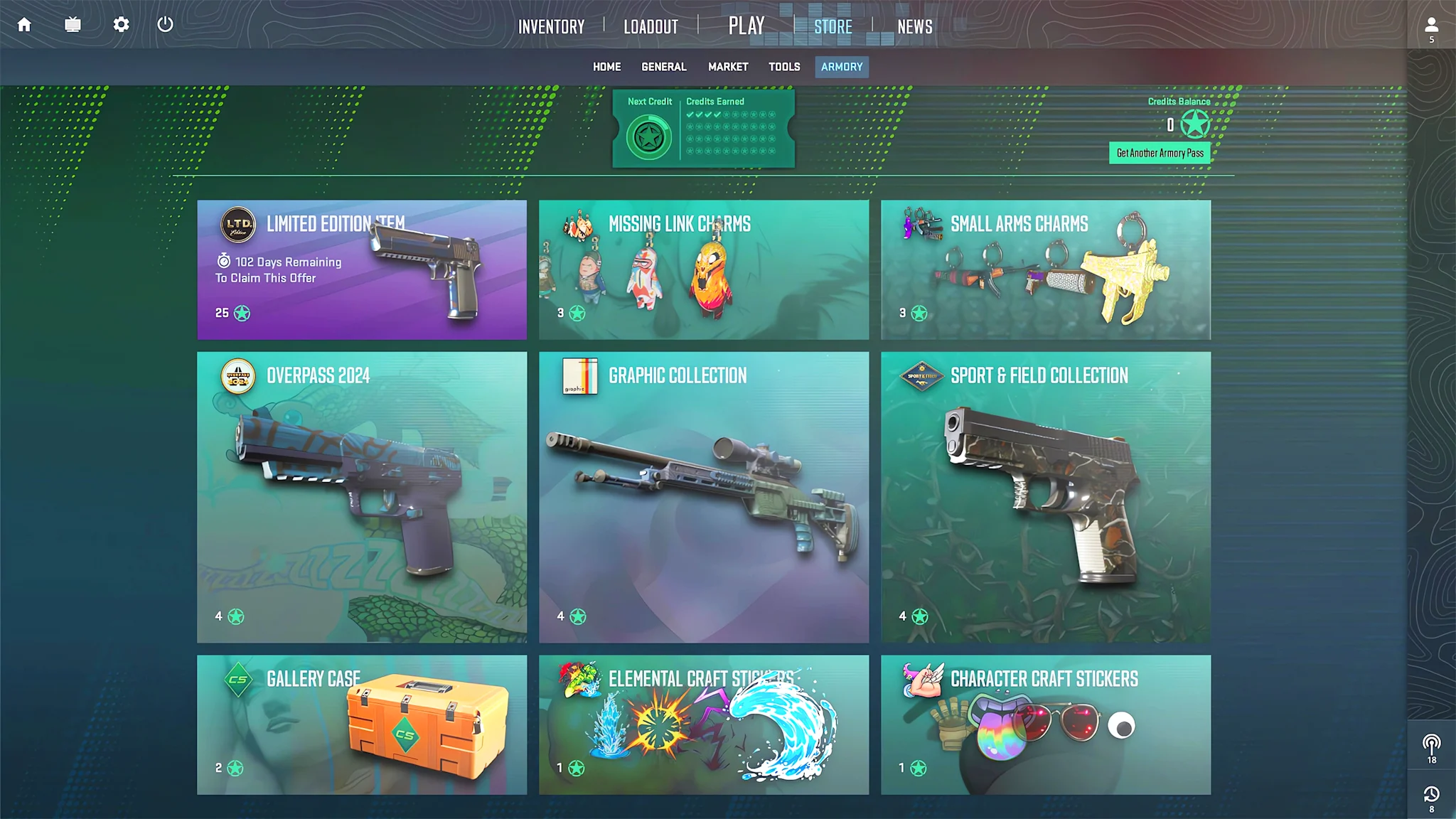Open the Watch/TV icon at top-left

pos(72,25)
